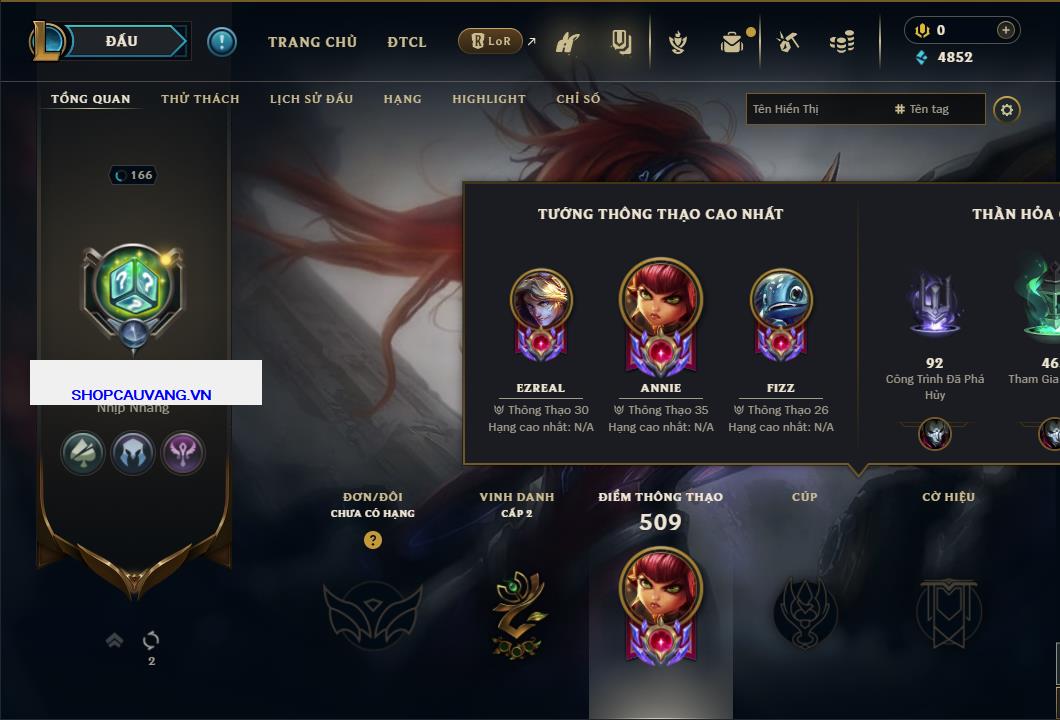
Task: Select the Fizz mastery portrait
Action: 781,300
